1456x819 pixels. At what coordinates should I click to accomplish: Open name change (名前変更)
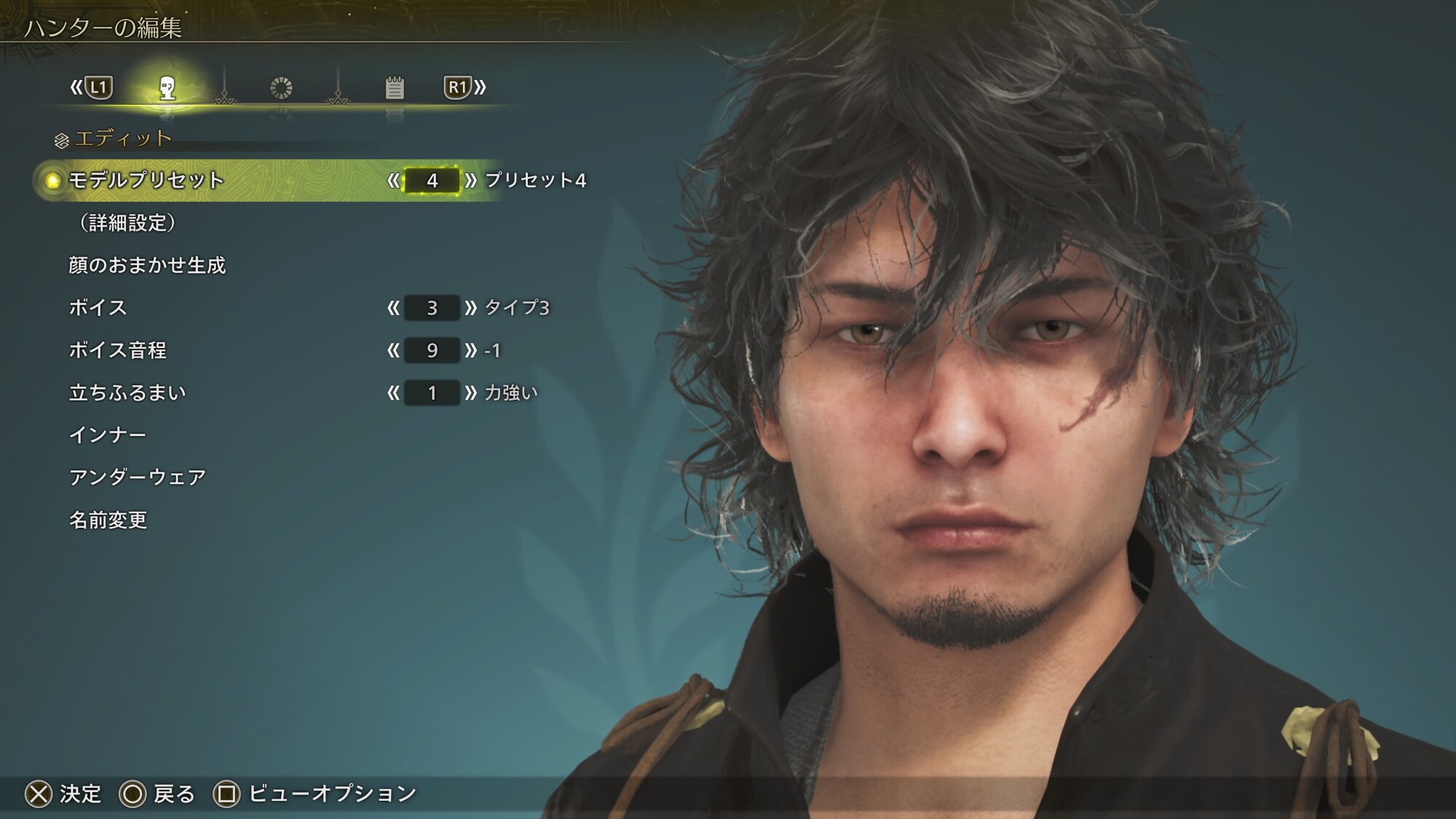(108, 520)
